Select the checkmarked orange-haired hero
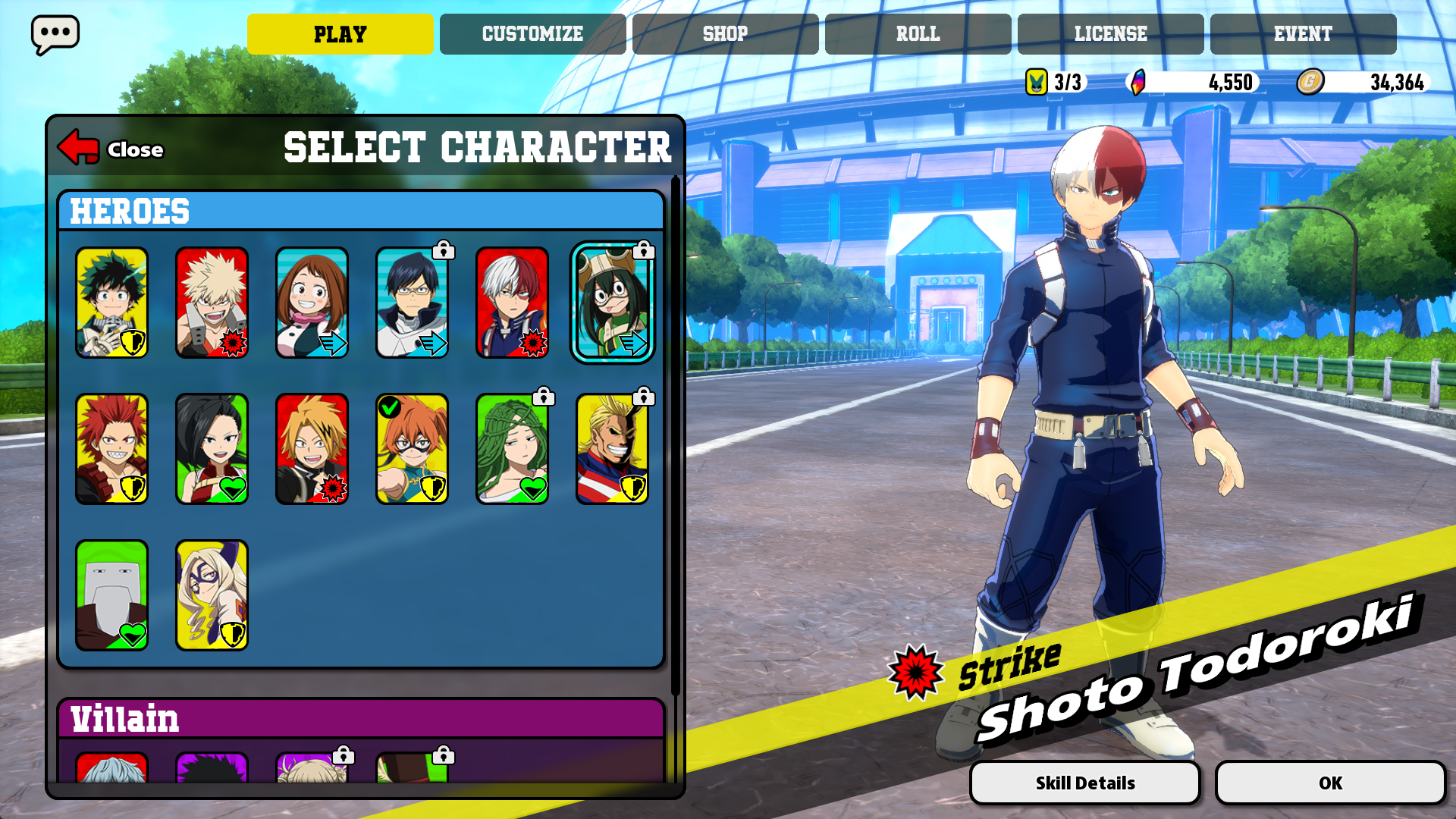 (x=412, y=447)
